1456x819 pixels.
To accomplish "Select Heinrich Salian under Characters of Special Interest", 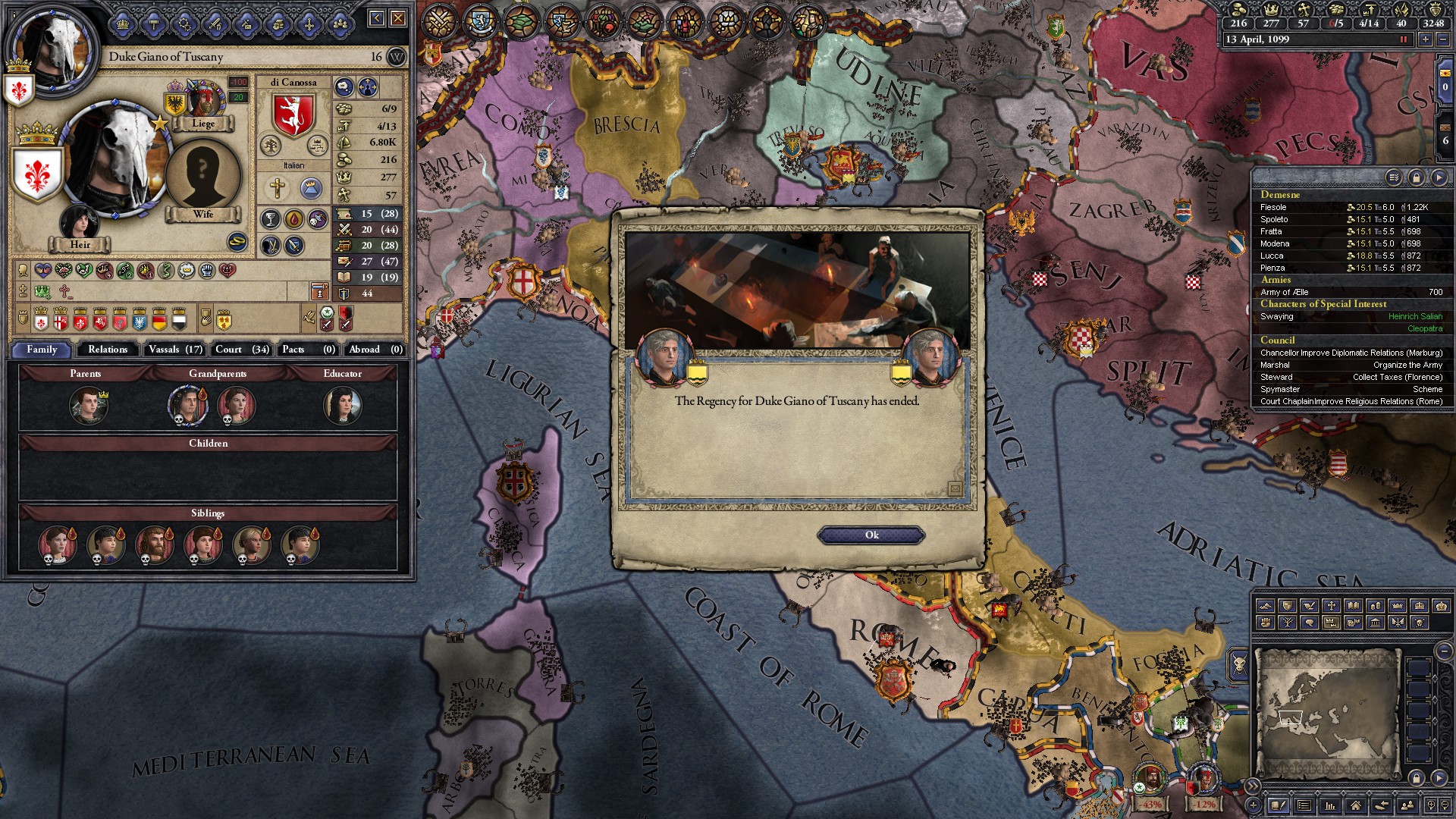I will tap(1417, 316).
